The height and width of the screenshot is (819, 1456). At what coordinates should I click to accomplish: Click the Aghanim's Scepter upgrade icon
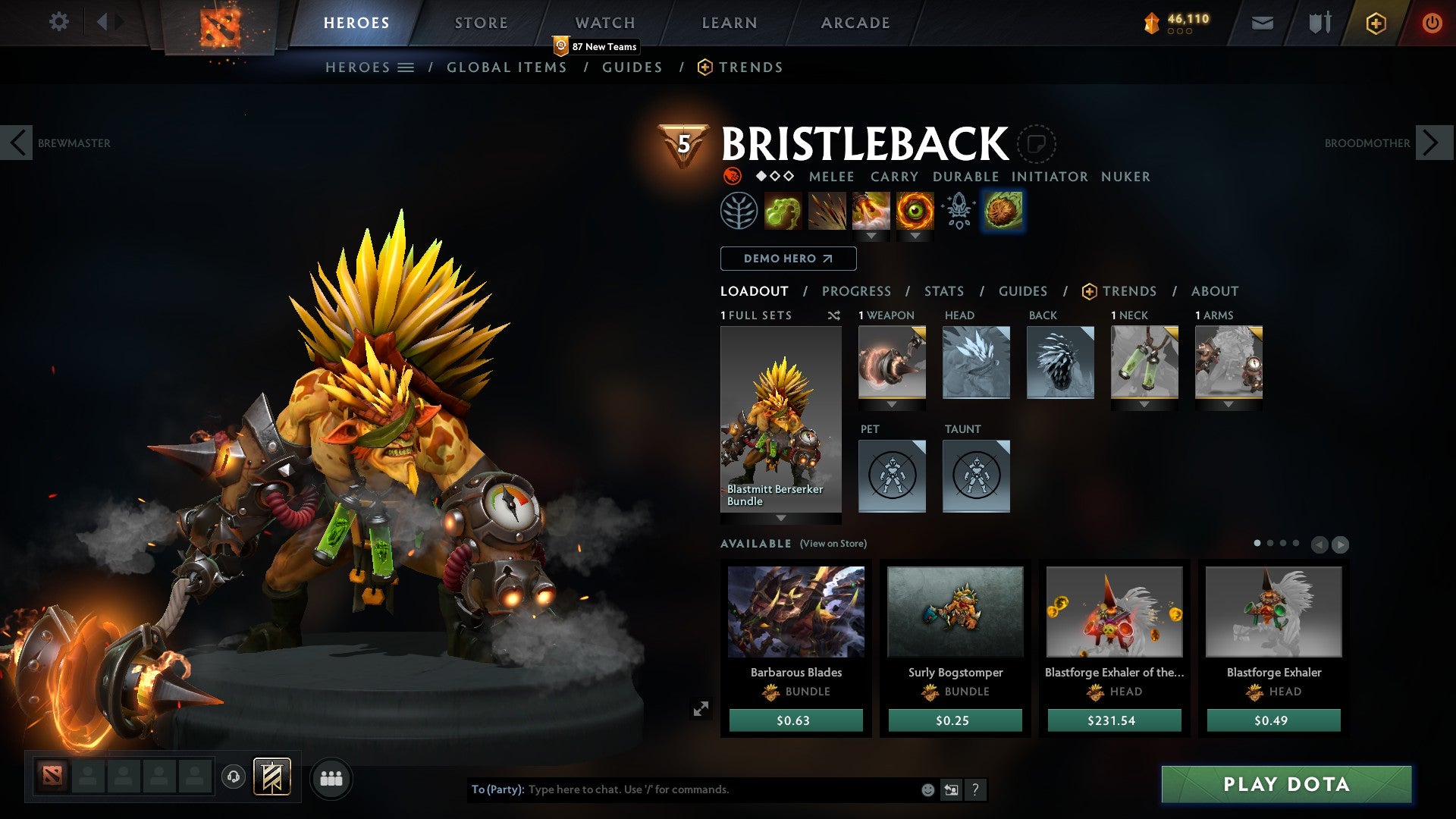tap(959, 212)
